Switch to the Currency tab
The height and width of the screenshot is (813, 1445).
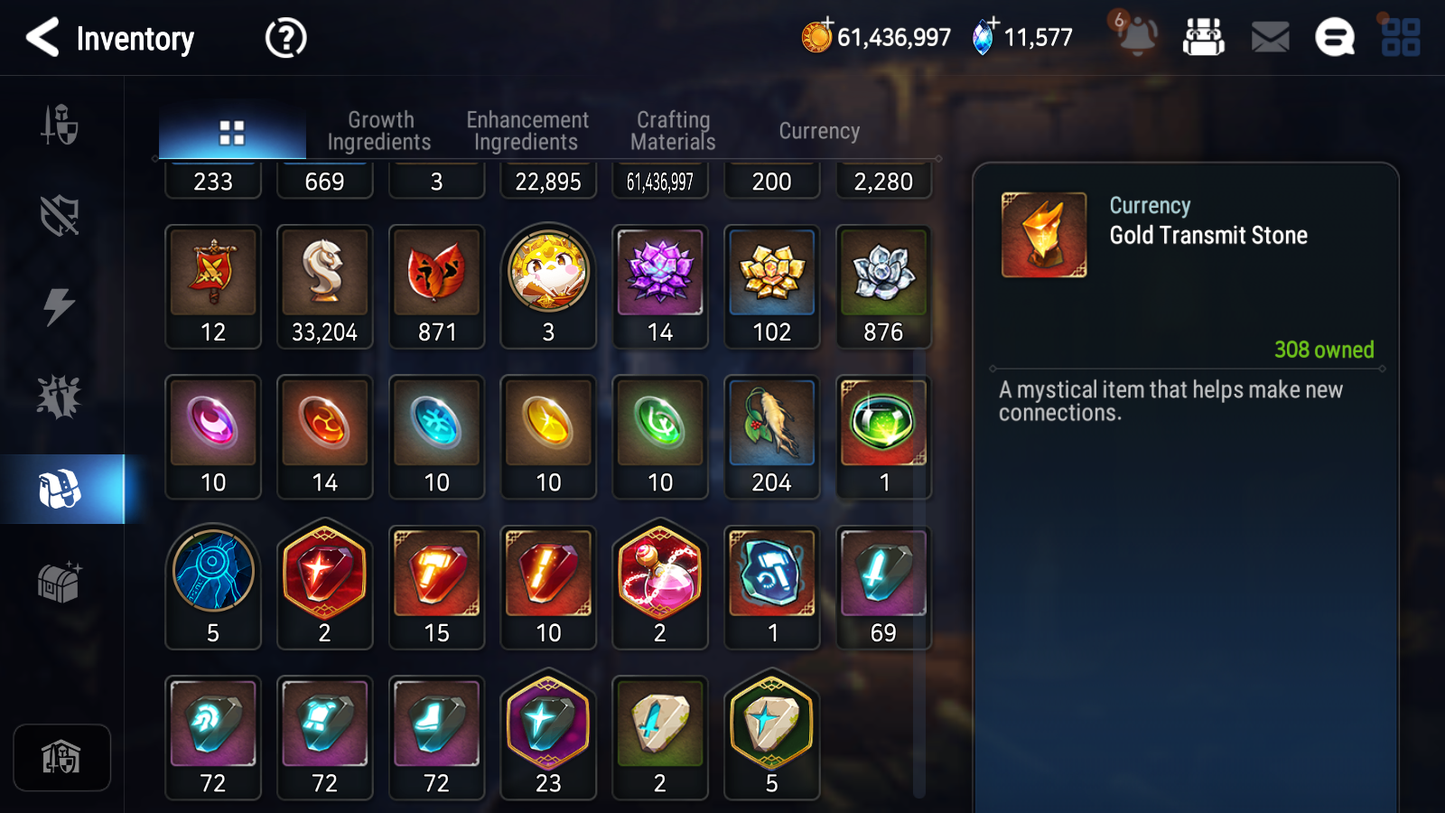point(818,131)
